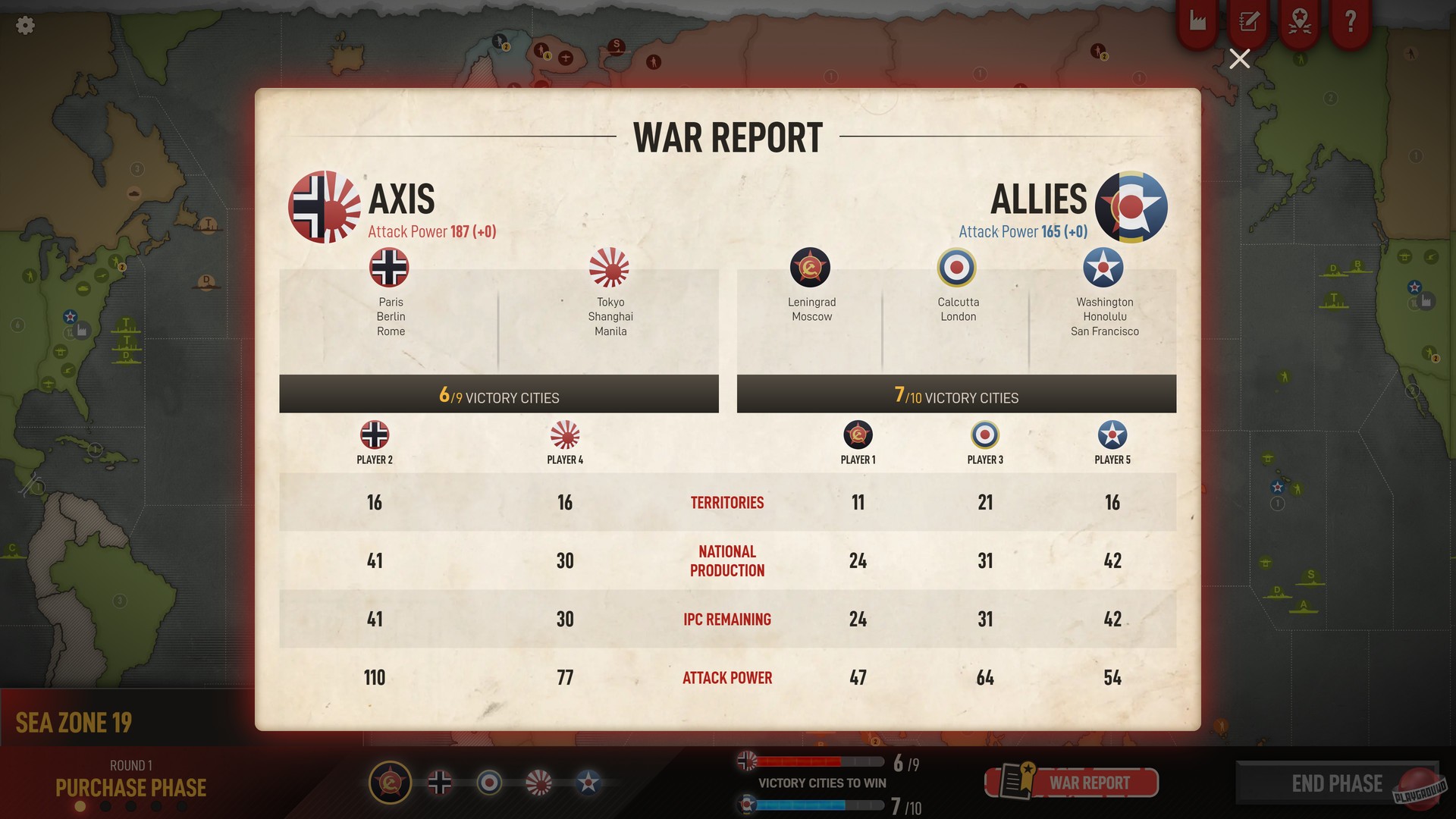
Task: Open the settings gear in top-left corner
Action: (25, 25)
